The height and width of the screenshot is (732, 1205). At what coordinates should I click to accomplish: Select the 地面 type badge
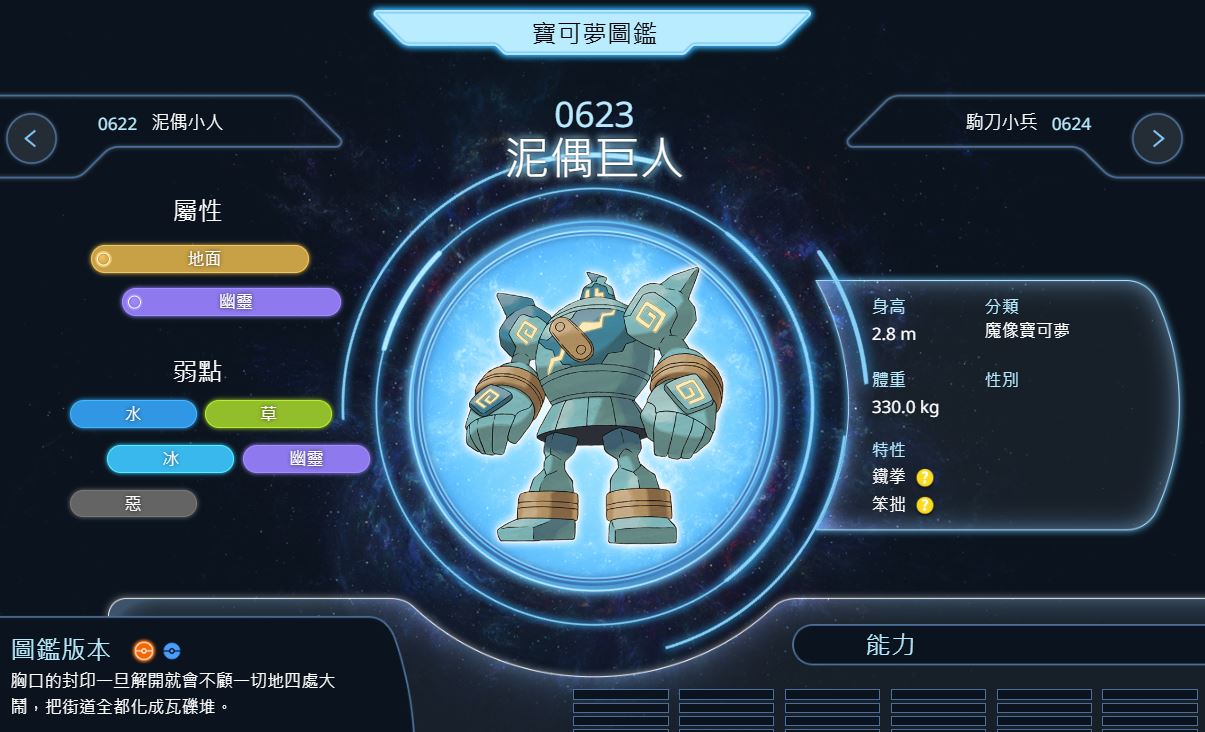tap(200, 259)
